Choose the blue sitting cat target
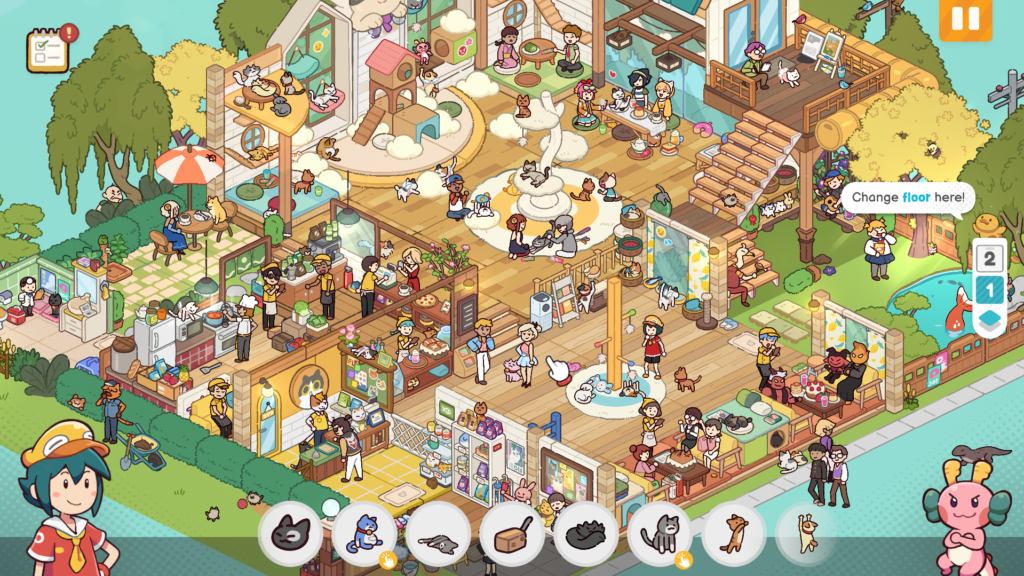This screenshot has height=576, width=1024. click(364, 534)
